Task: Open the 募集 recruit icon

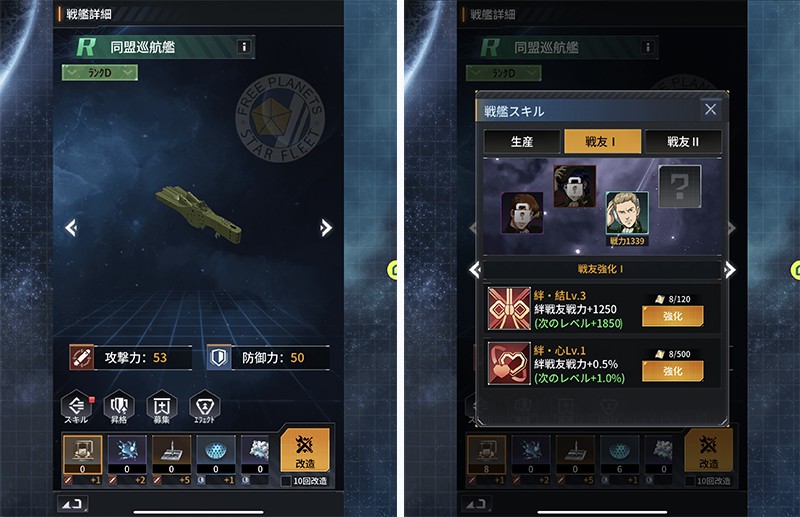Action: [162, 406]
